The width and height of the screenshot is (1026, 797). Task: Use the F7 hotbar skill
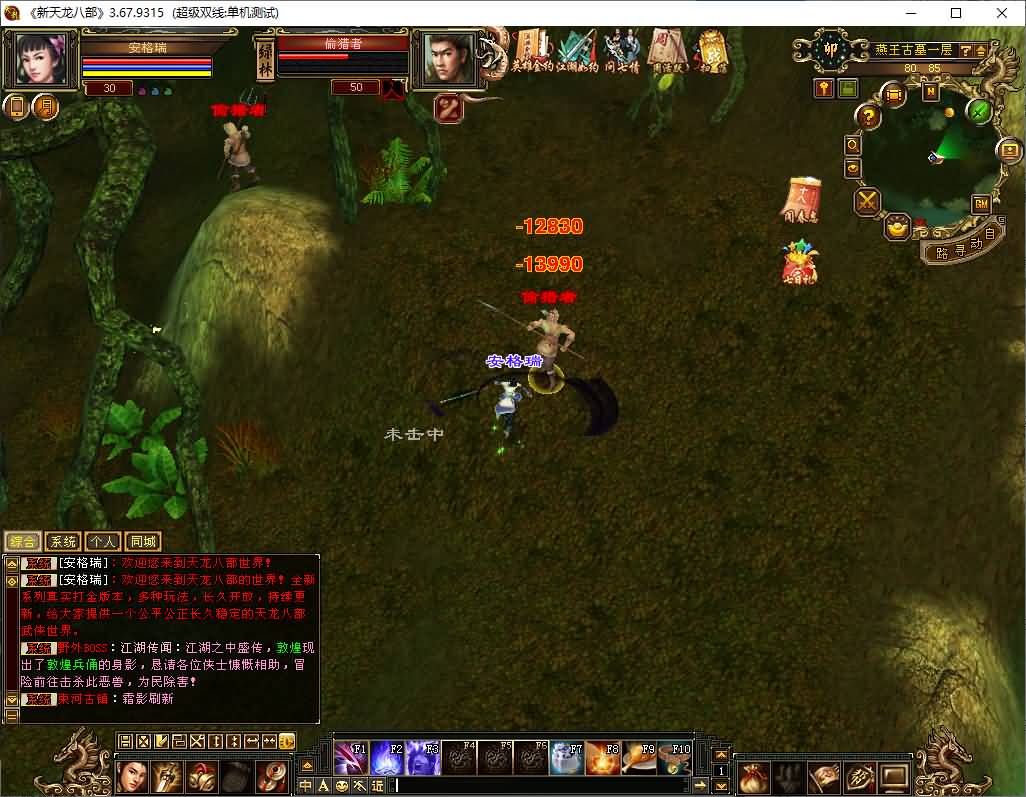pyautogui.click(x=566, y=758)
